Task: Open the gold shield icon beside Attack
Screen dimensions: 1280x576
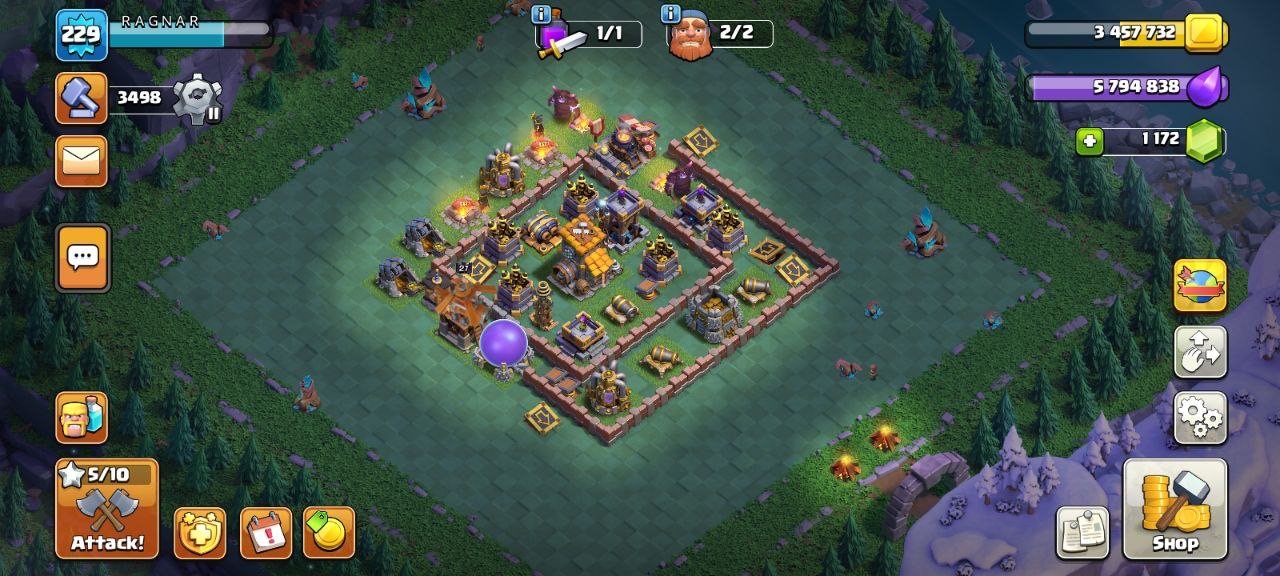Action: coord(200,533)
